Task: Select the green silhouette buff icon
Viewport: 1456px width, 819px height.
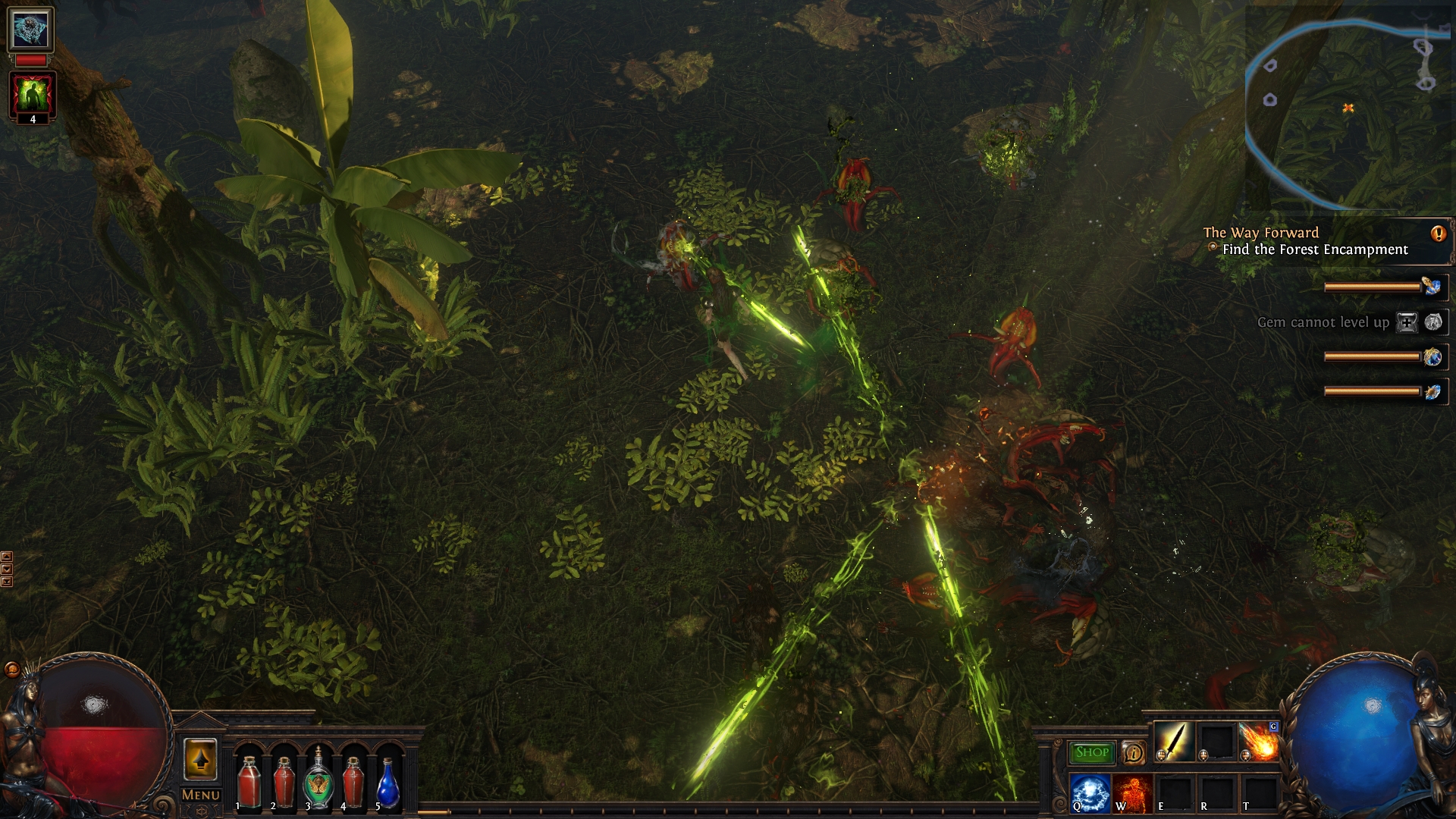Action: click(x=32, y=94)
